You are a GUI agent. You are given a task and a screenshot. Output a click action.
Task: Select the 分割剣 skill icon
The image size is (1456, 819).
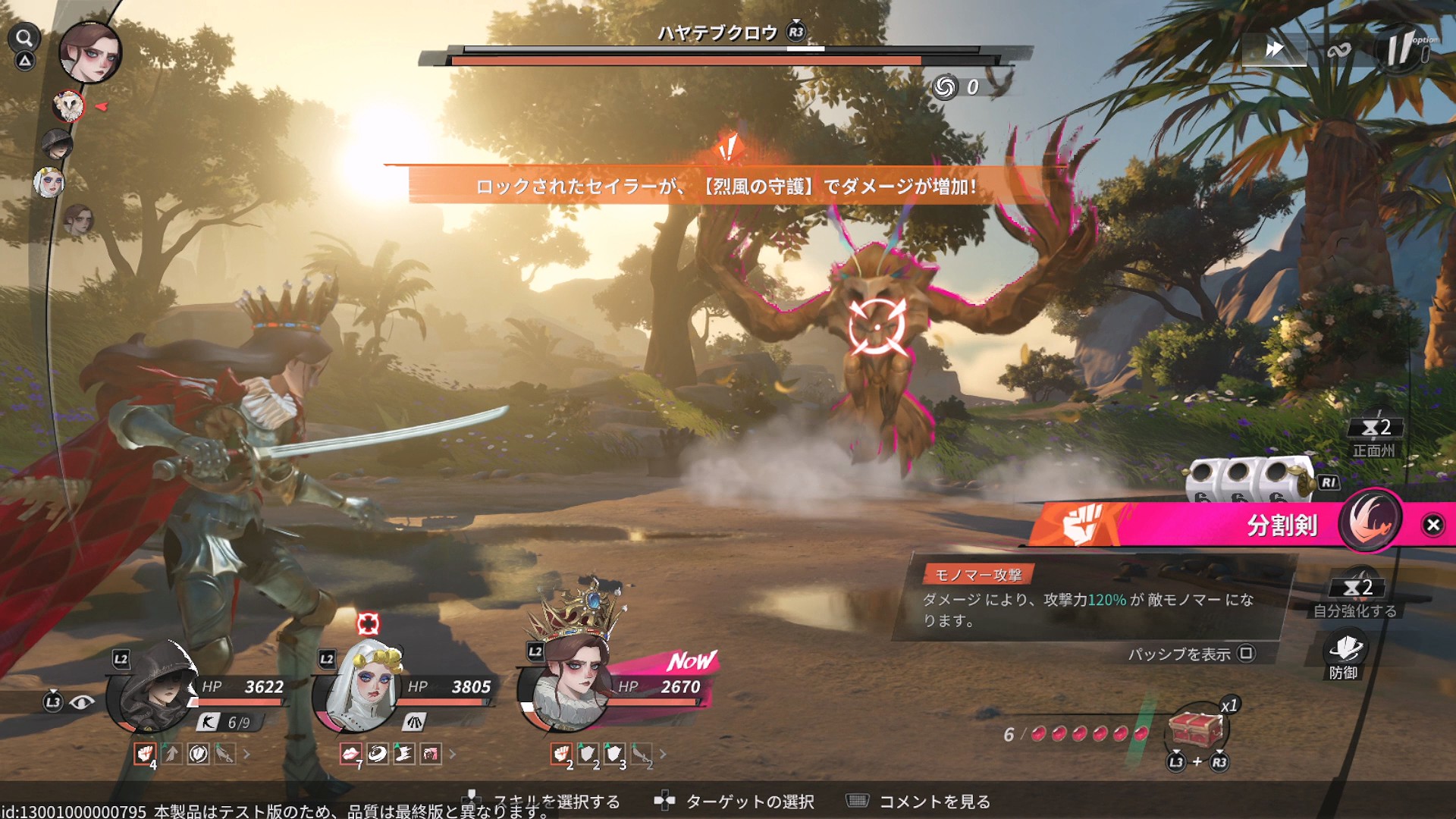(1370, 522)
